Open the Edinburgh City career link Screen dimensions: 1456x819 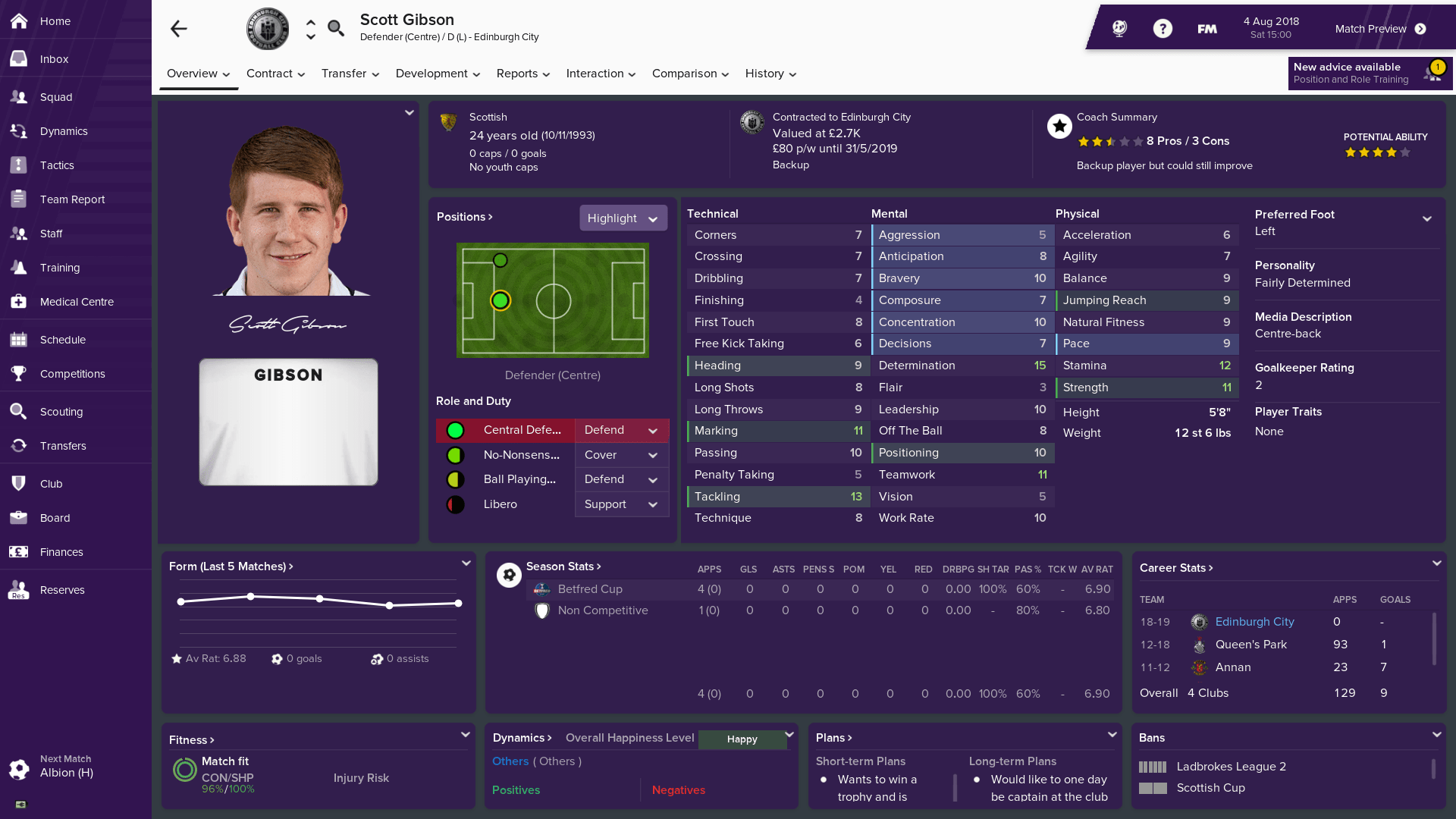tap(1254, 622)
